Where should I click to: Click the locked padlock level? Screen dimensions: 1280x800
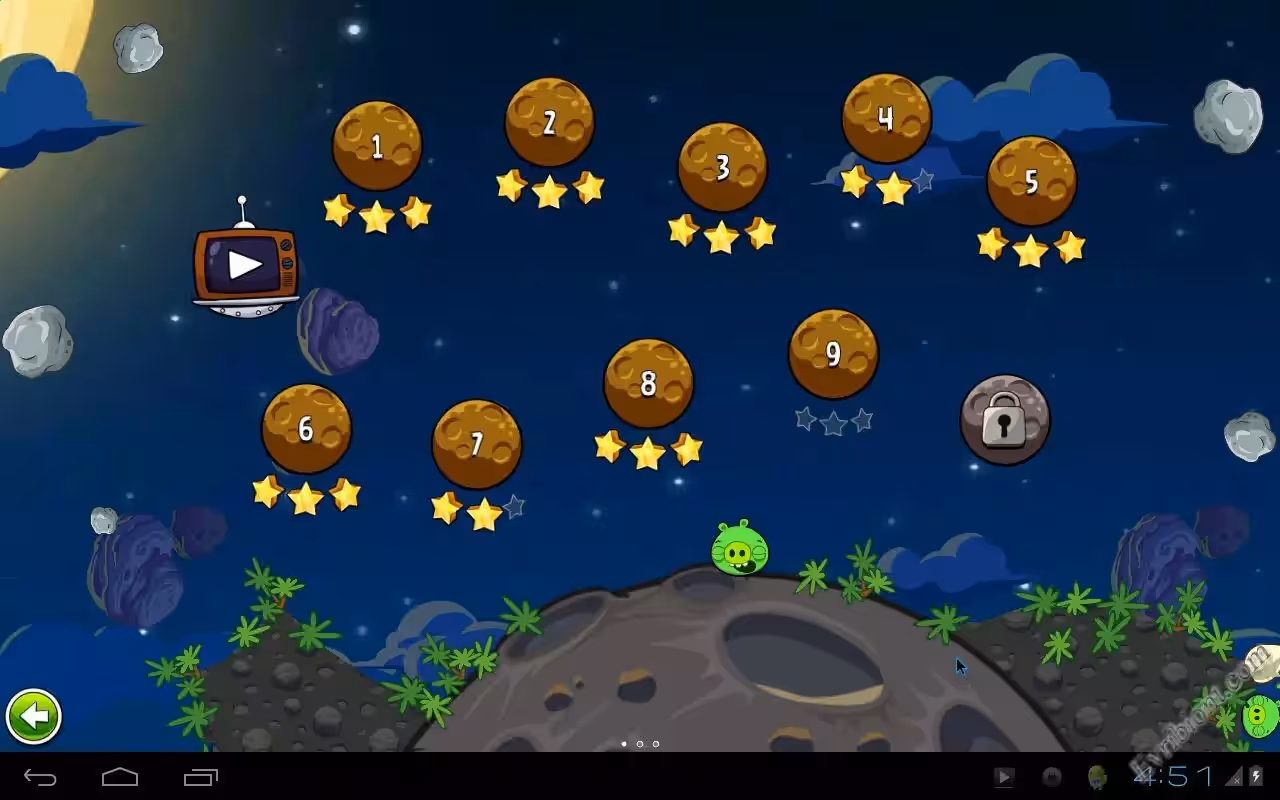[1005, 420]
